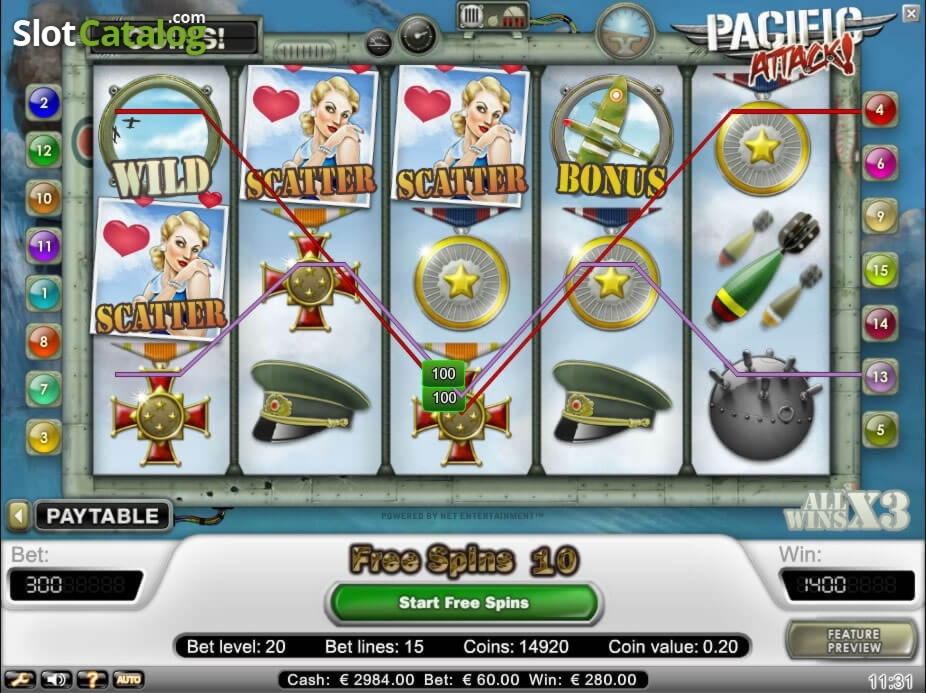926x693 pixels.
Task: Open help with the question mark icon
Action: (x=93, y=680)
